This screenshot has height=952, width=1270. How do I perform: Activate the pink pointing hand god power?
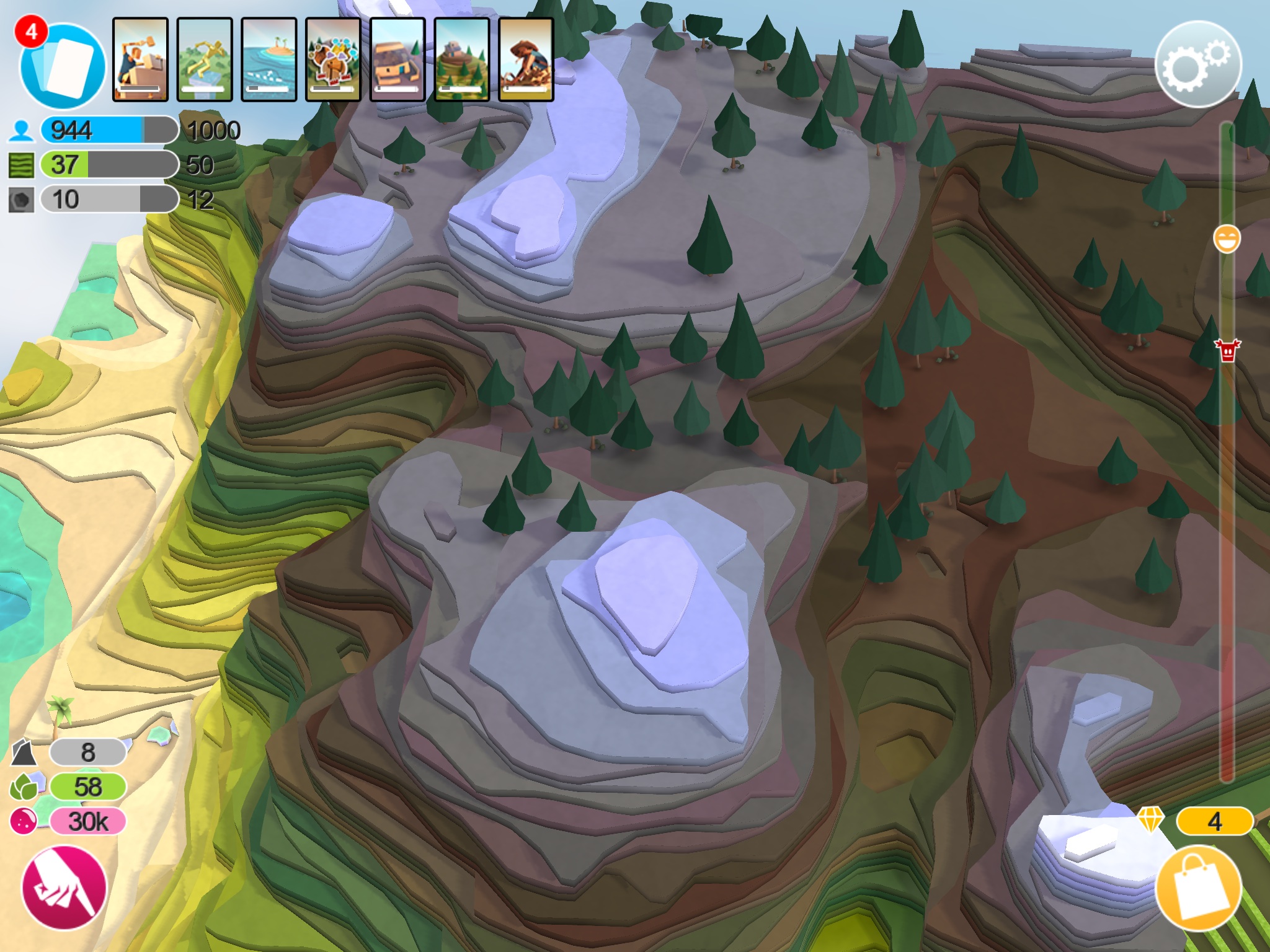pos(64,888)
